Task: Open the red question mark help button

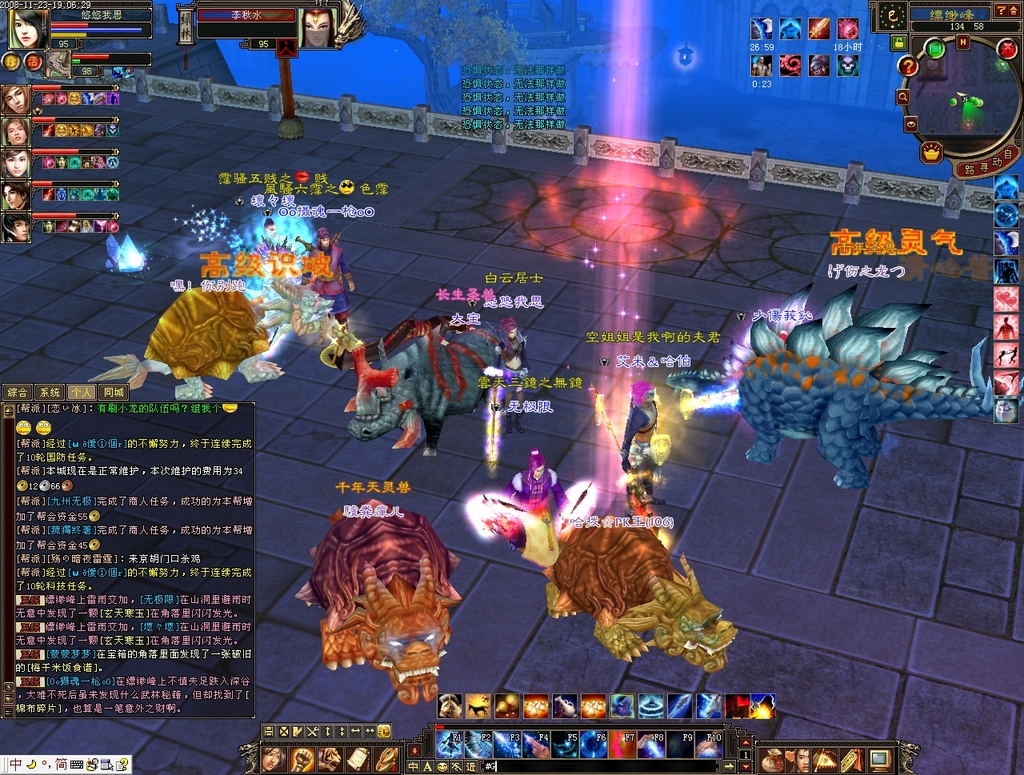Action: click(908, 66)
